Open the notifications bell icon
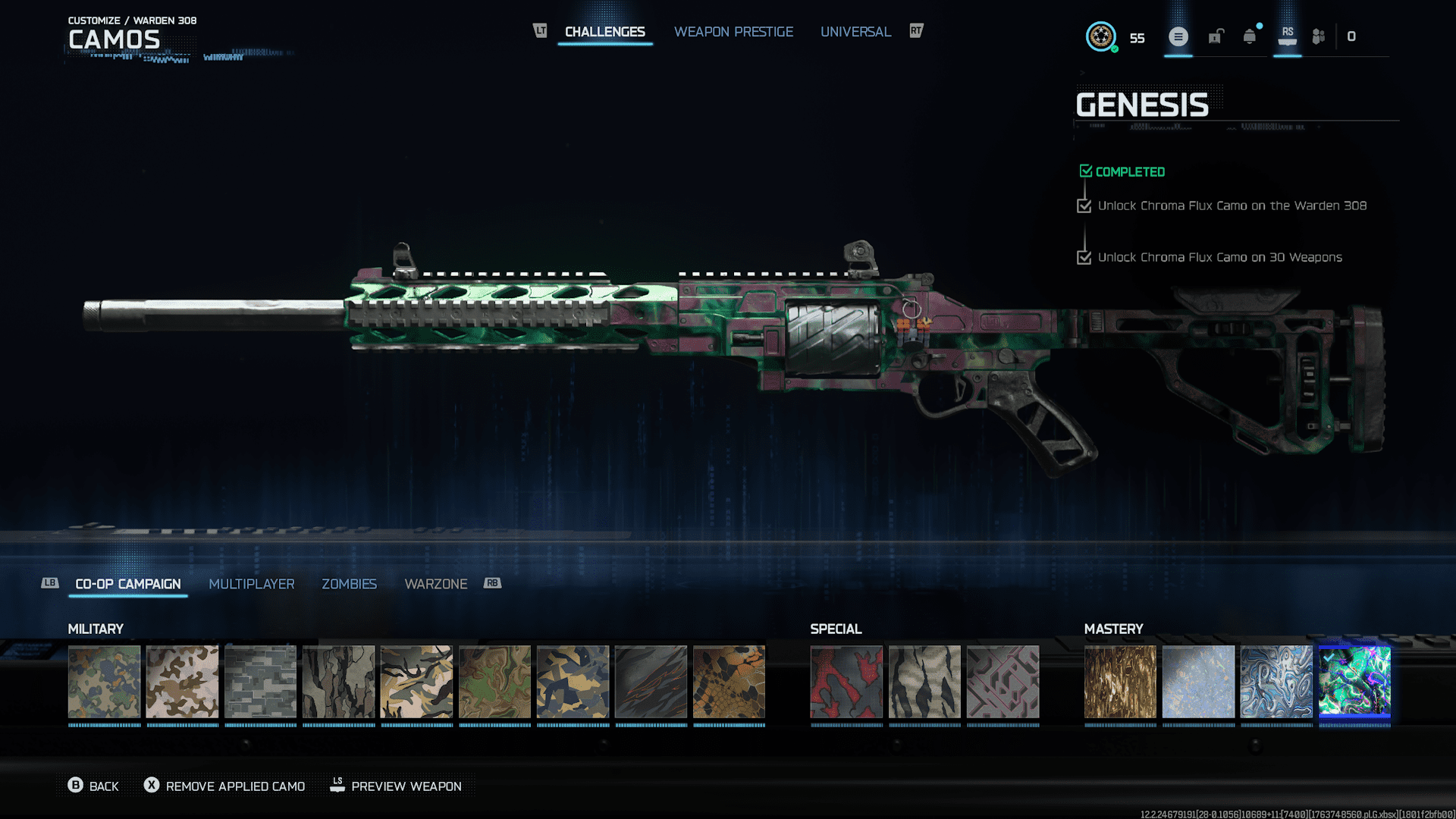This screenshot has height=819, width=1456. [x=1249, y=36]
